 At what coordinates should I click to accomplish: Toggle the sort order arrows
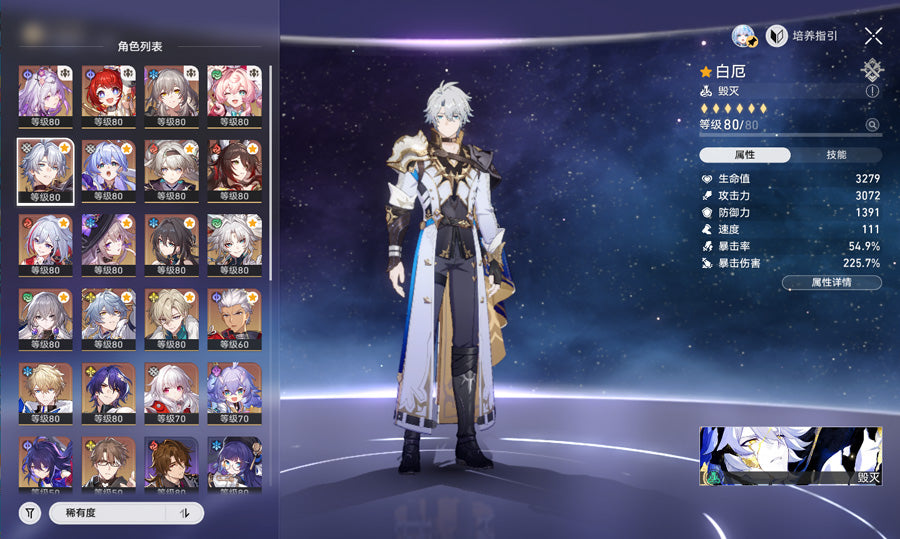(x=185, y=513)
